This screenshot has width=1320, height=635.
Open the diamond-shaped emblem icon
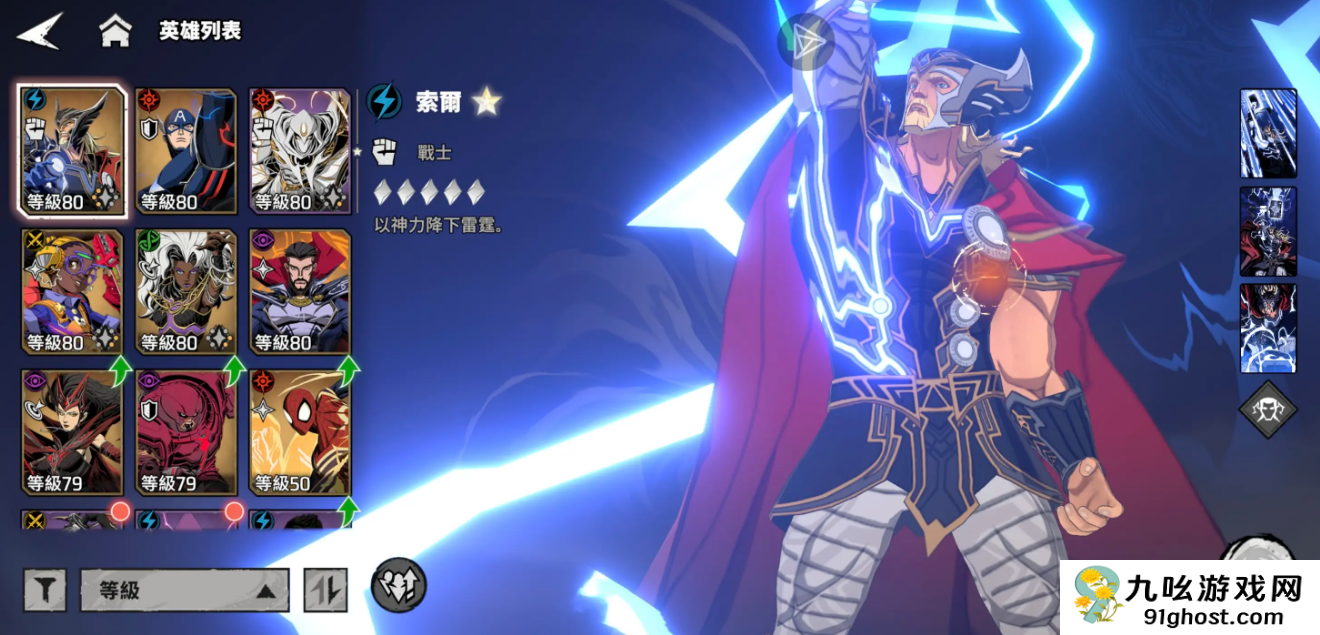pyautogui.click(x=1268, y=410)
